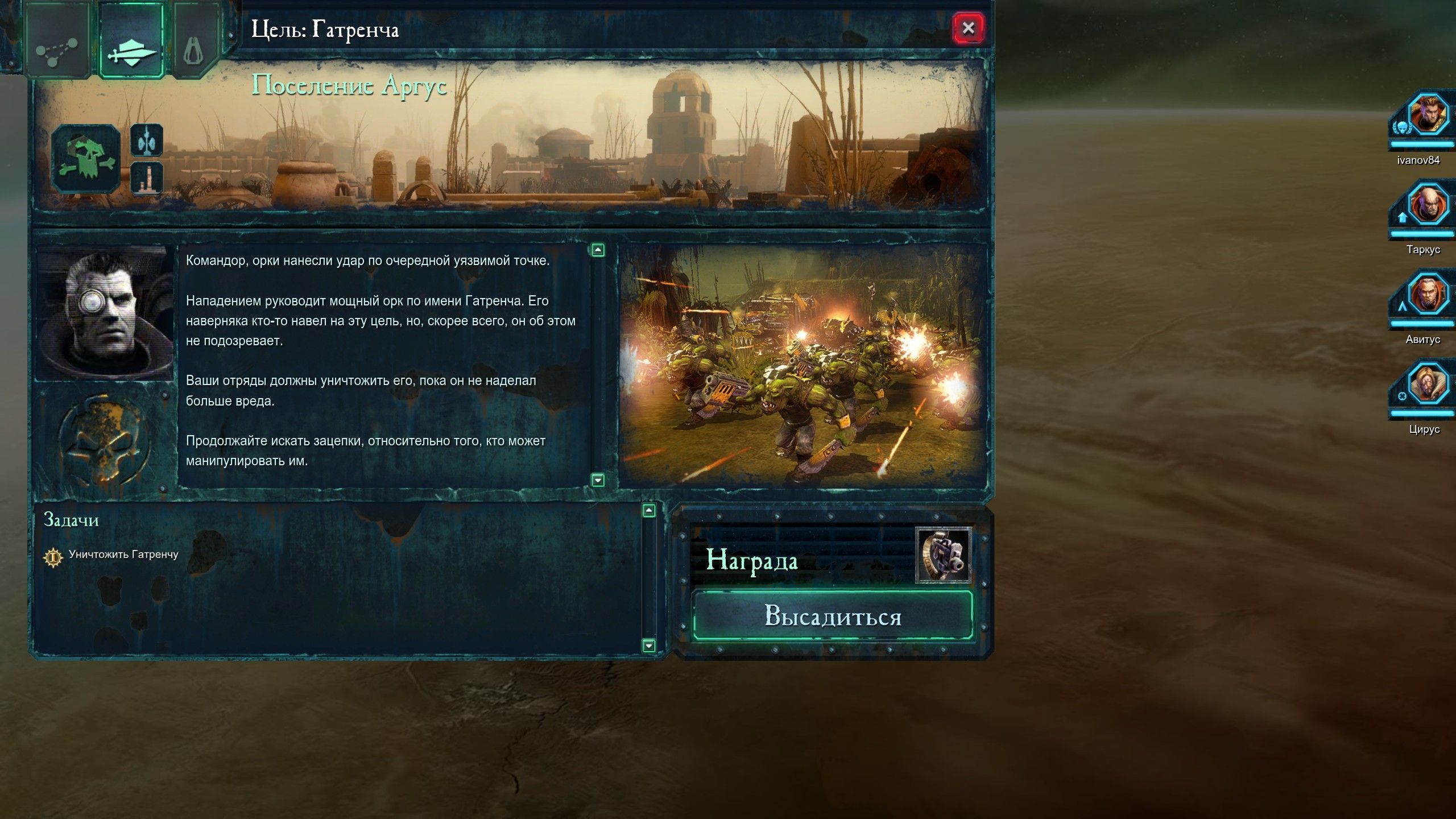Viewport: 1456px width, 819px height.
Task: Click the down arrow of the Задачи panel scrollbar
Action: [x=648, y=646]
